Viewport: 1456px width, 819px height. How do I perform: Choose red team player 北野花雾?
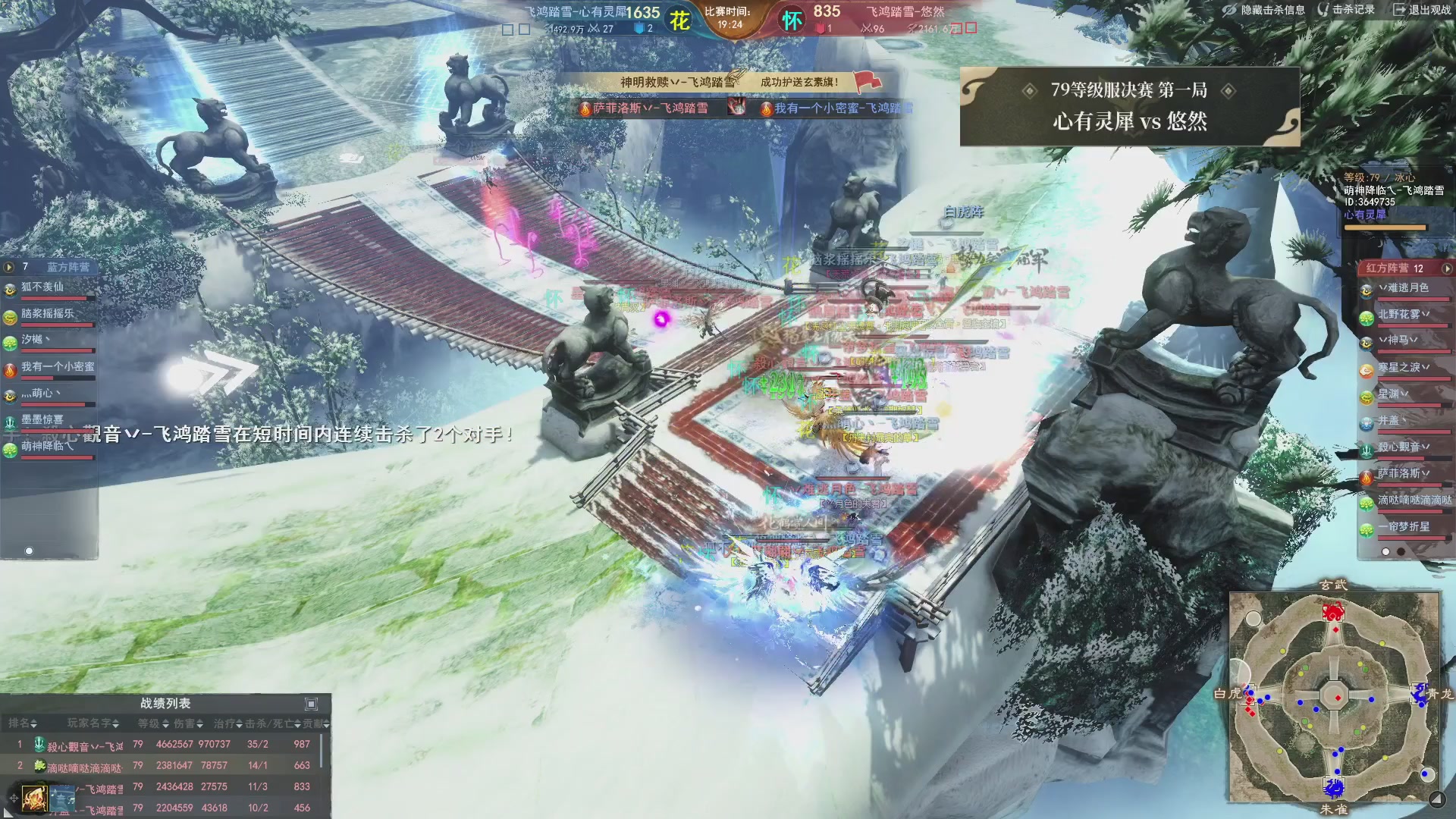(1403, 315)
